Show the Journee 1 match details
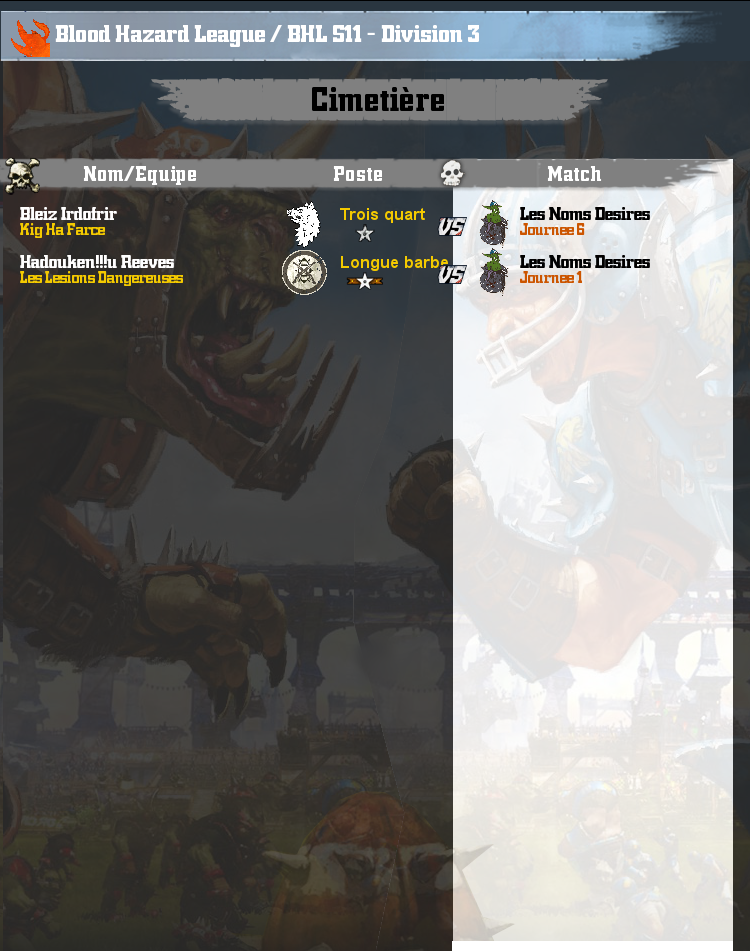This screenshot has height=951, width=750. [551, 278]
